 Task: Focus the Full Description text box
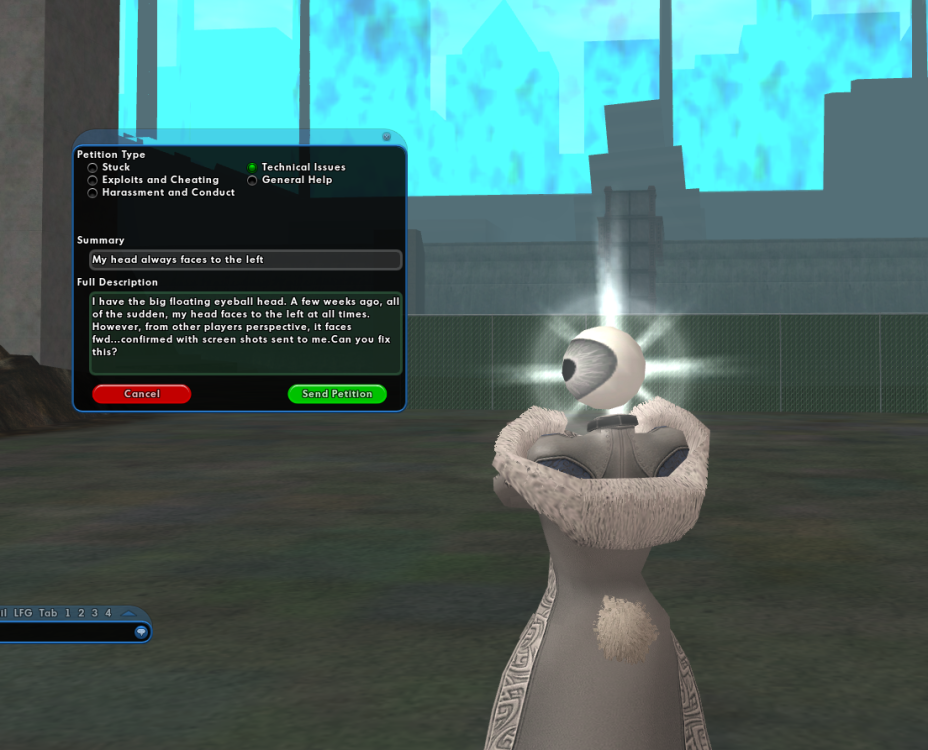click(x=245, y=332)
